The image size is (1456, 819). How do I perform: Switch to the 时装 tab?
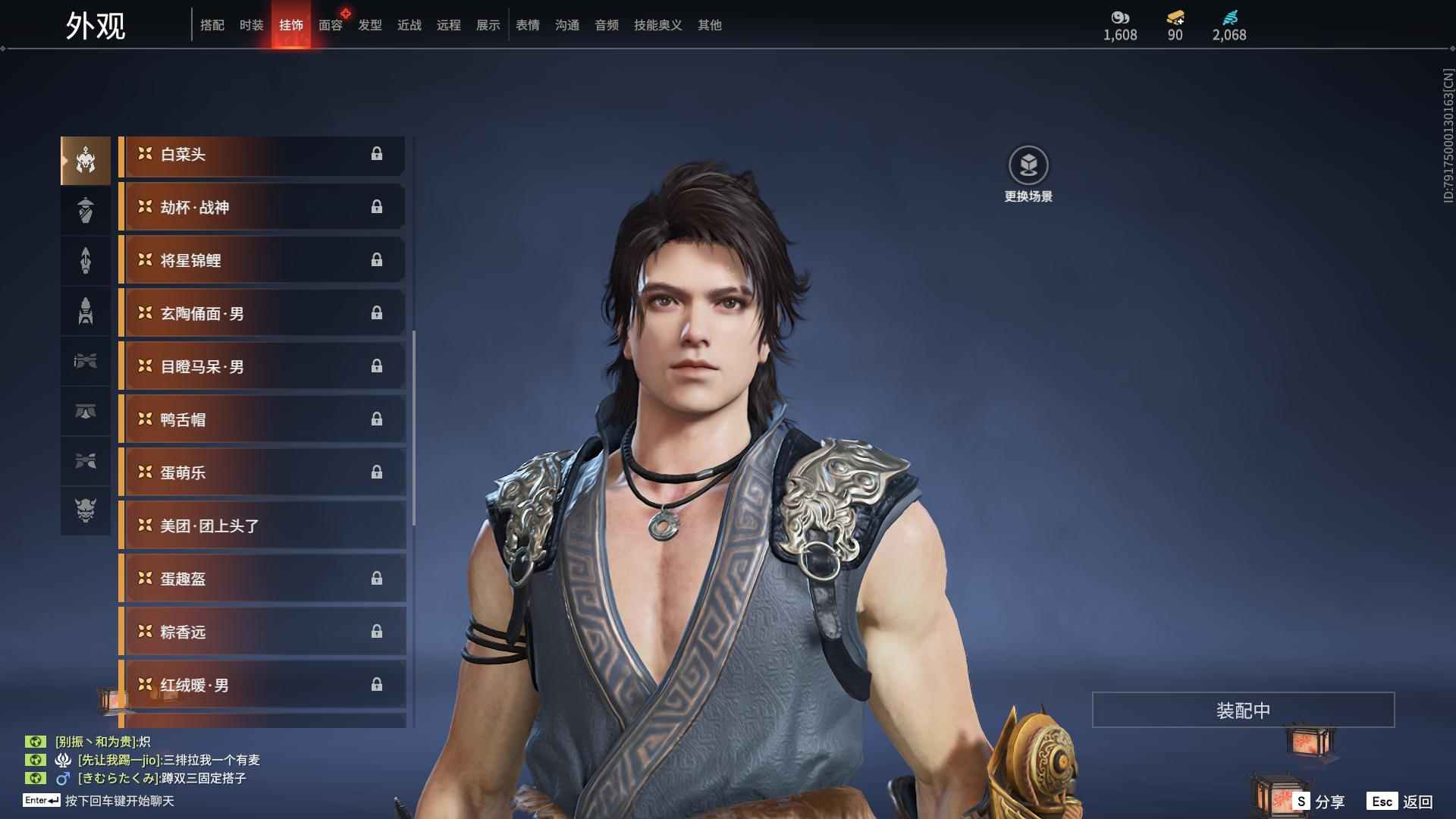point(251,25)
